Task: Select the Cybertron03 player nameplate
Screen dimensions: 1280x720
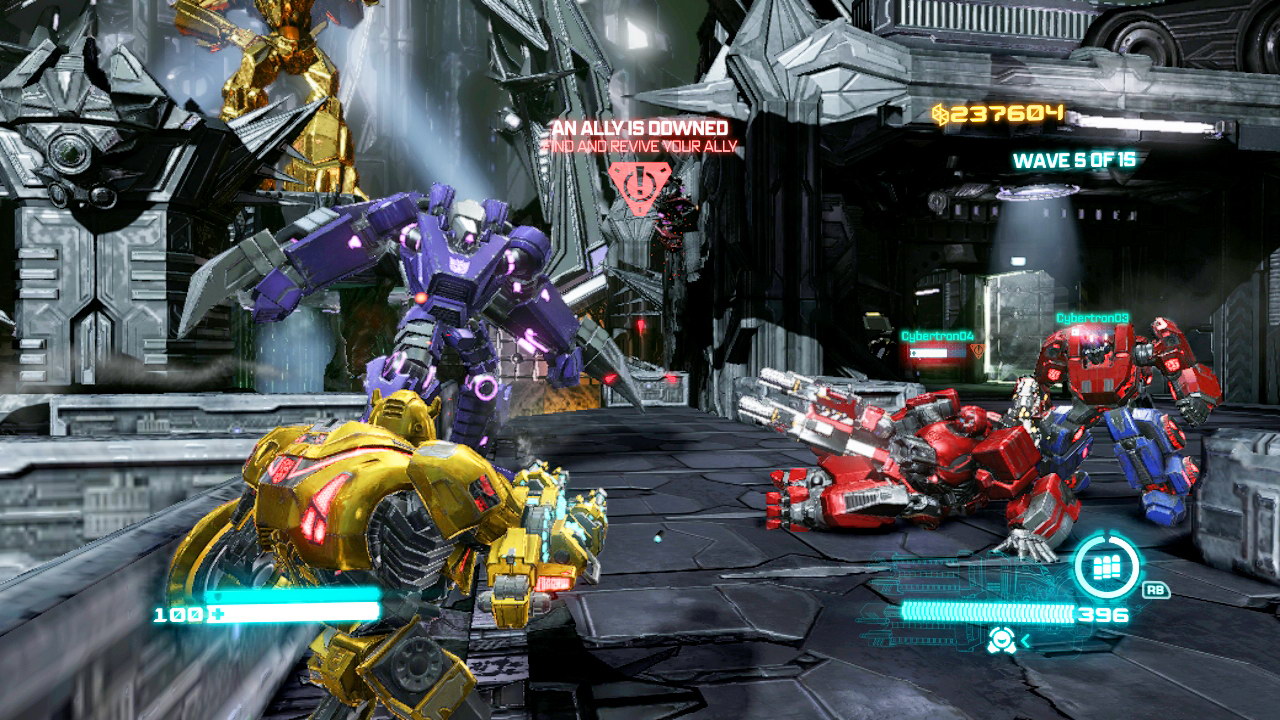Action: click(1092, 318)
